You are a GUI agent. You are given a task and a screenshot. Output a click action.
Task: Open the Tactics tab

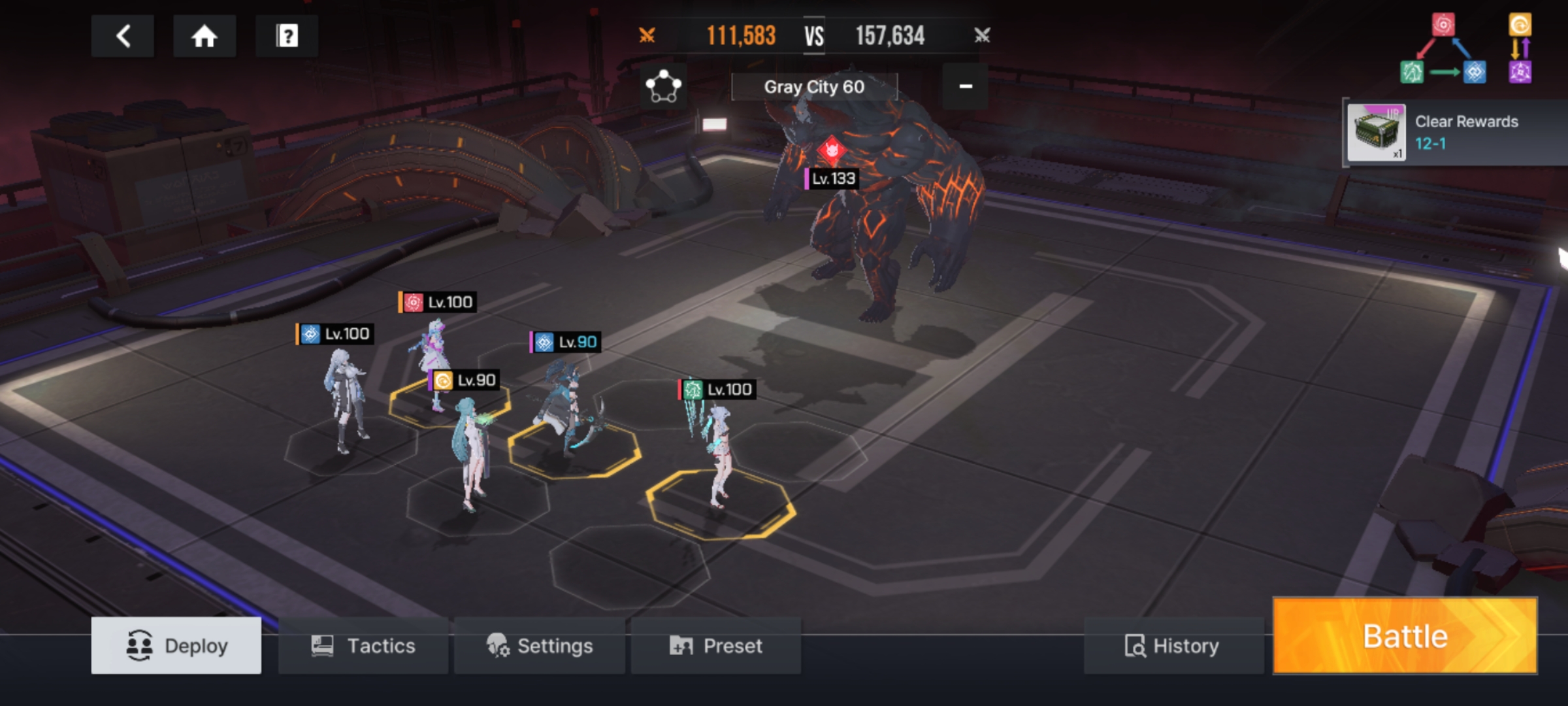point(363,646)
